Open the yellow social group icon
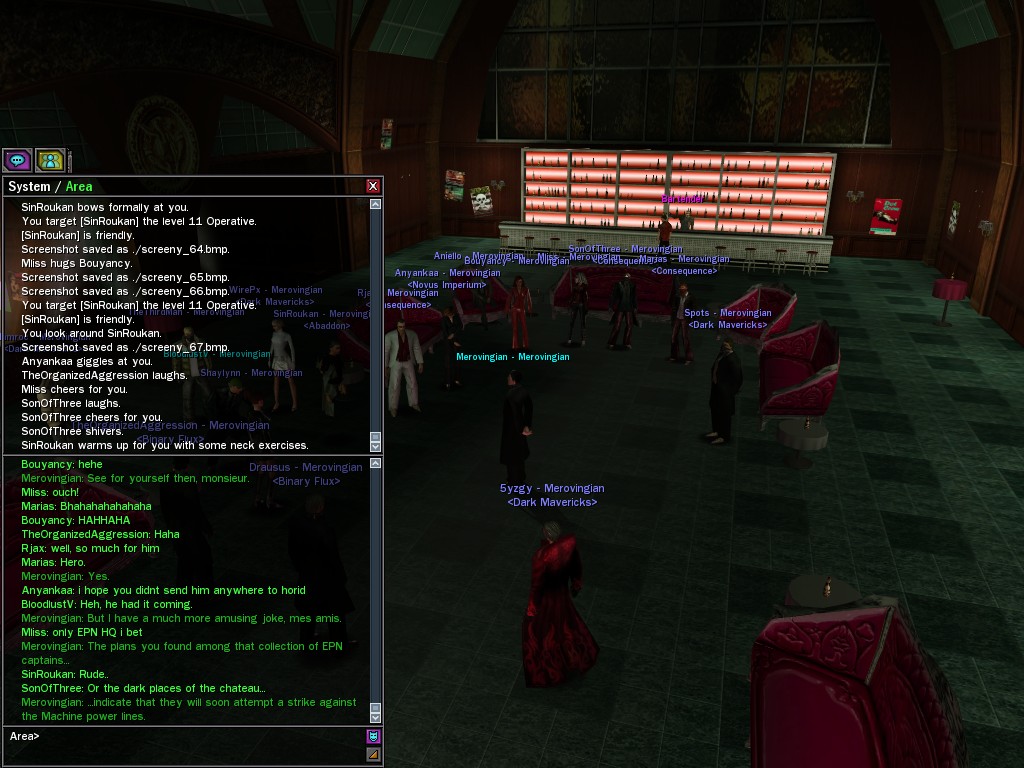1024x768 pixels. (x=50, y=160)
